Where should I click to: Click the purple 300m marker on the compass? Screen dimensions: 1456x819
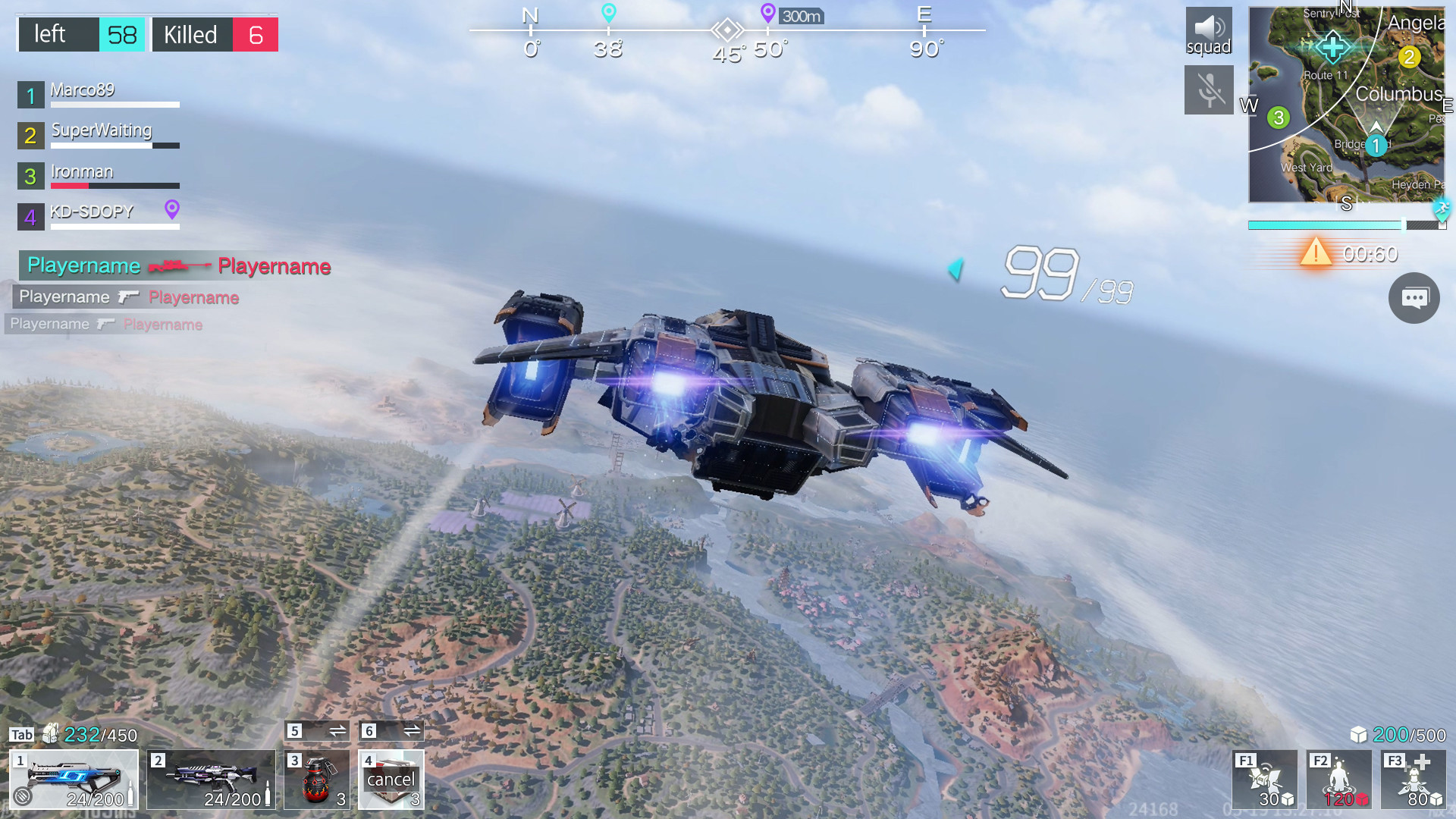coord(767,15)
